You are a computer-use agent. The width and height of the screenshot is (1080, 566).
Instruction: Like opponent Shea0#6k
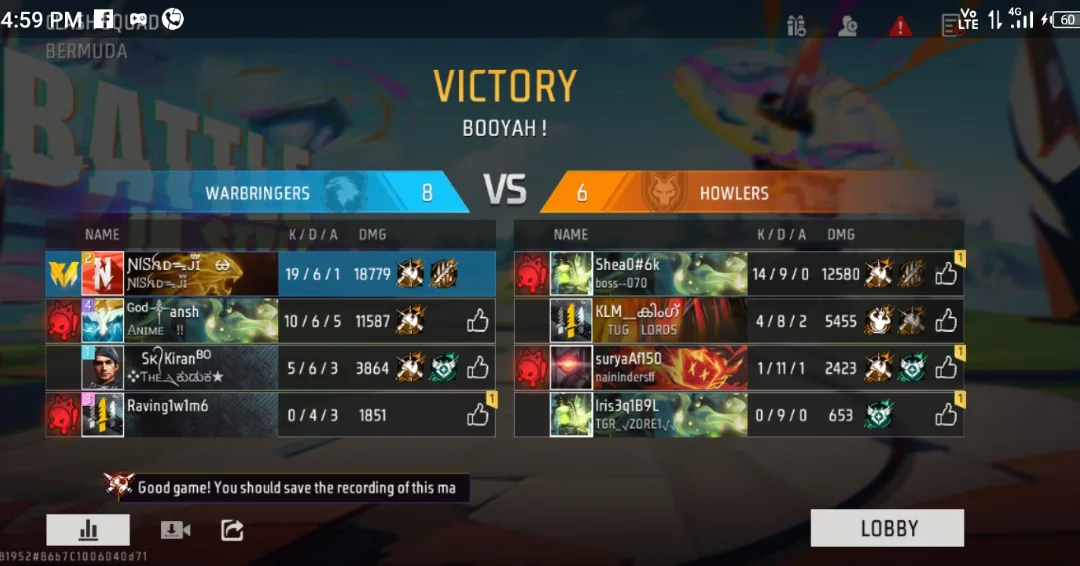click(x=946, y=274)
